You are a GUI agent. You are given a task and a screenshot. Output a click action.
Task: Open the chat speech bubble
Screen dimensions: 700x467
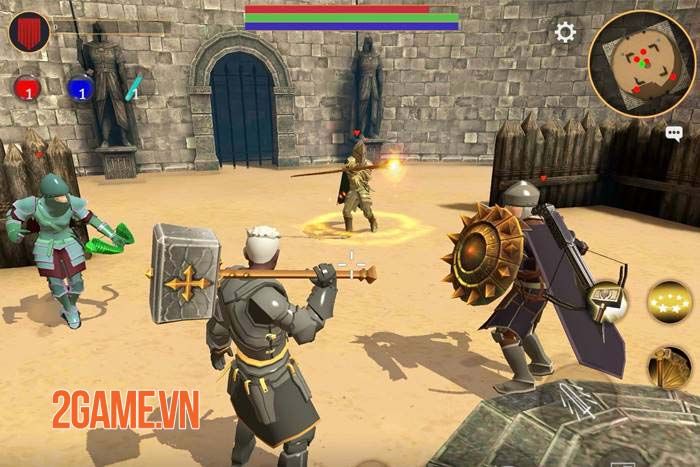673,132
